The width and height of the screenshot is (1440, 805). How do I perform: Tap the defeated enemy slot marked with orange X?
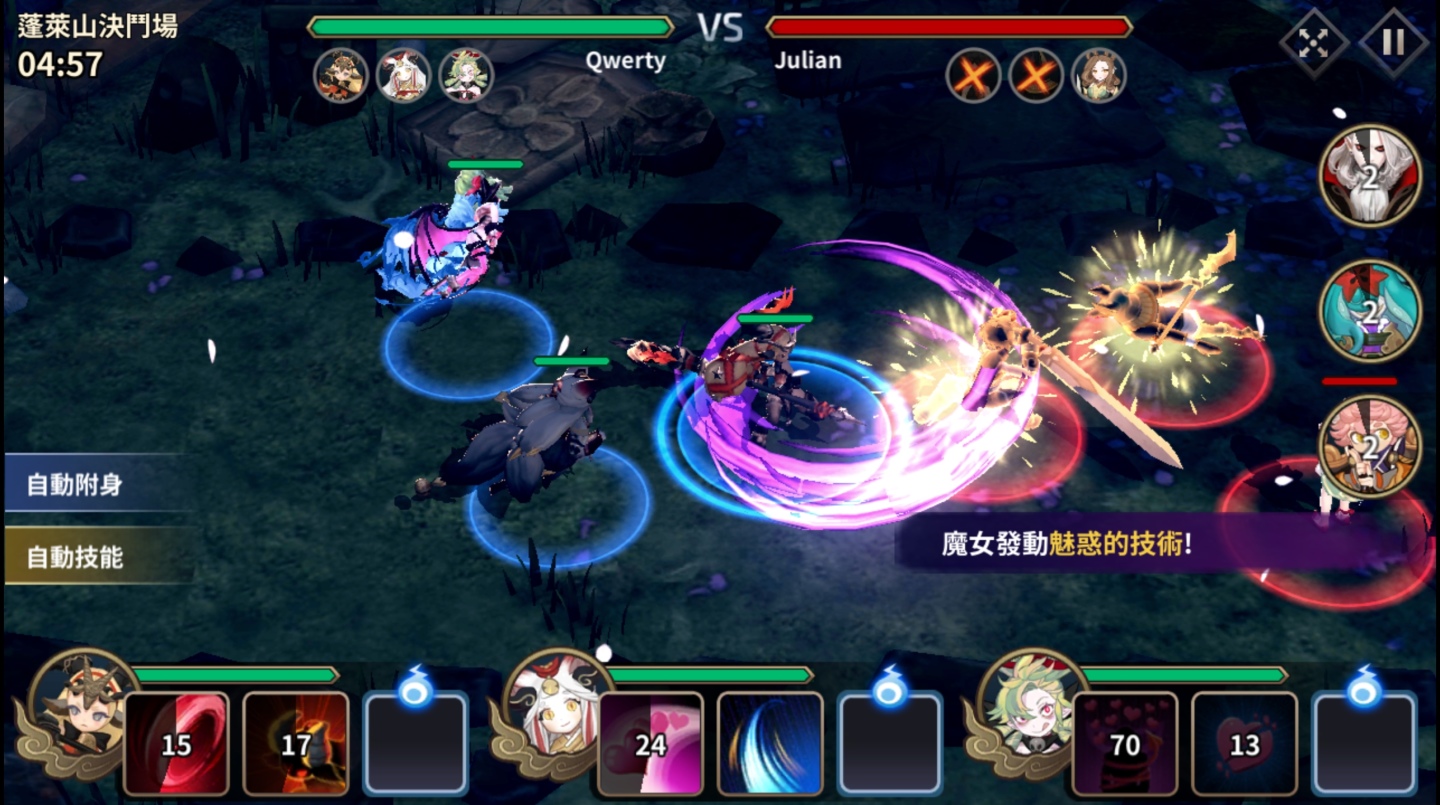[975, 75]
